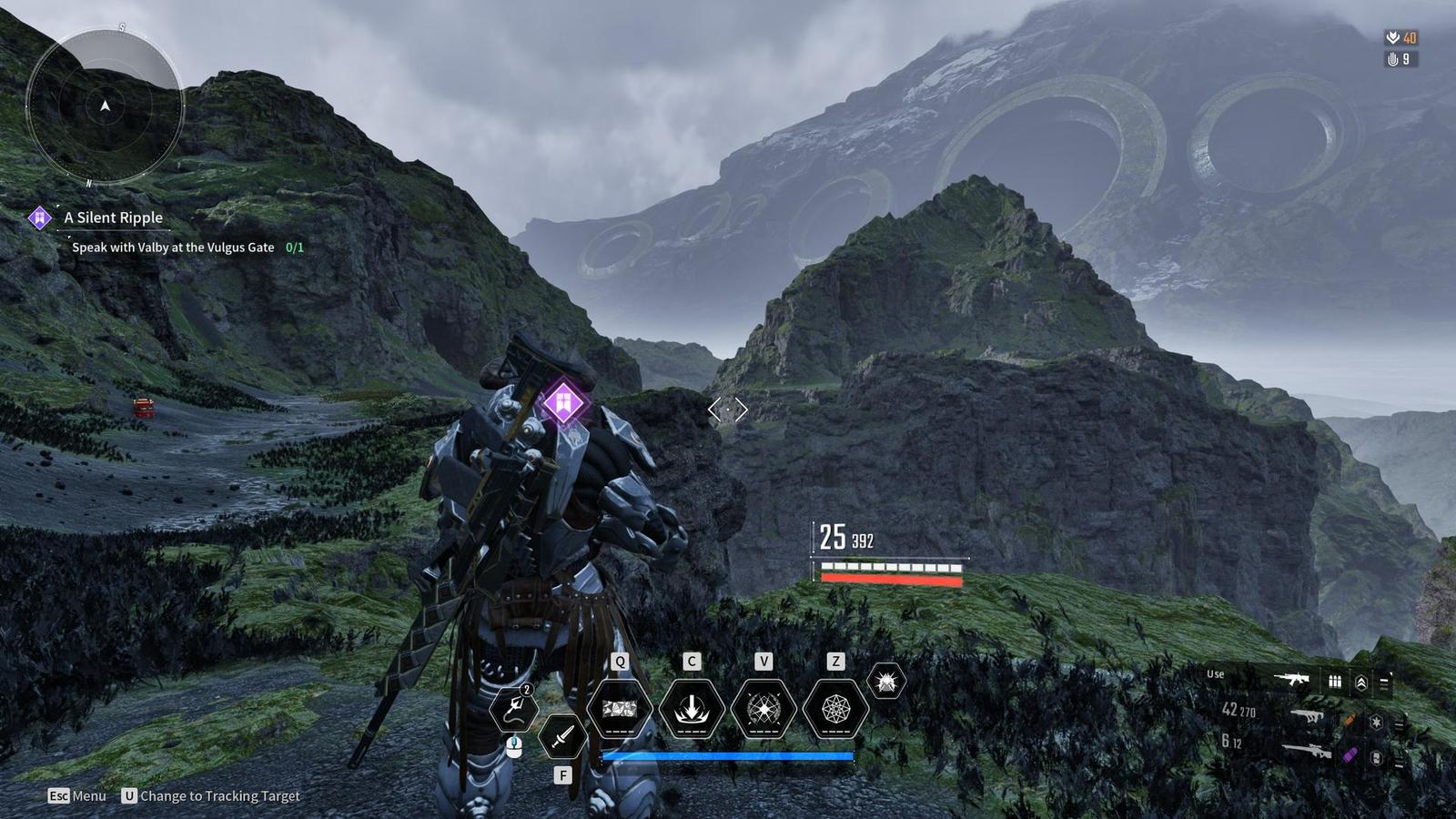Click the small spiked passive skill icon
Screen dimensions: 1456x819
tap(886, 681)
